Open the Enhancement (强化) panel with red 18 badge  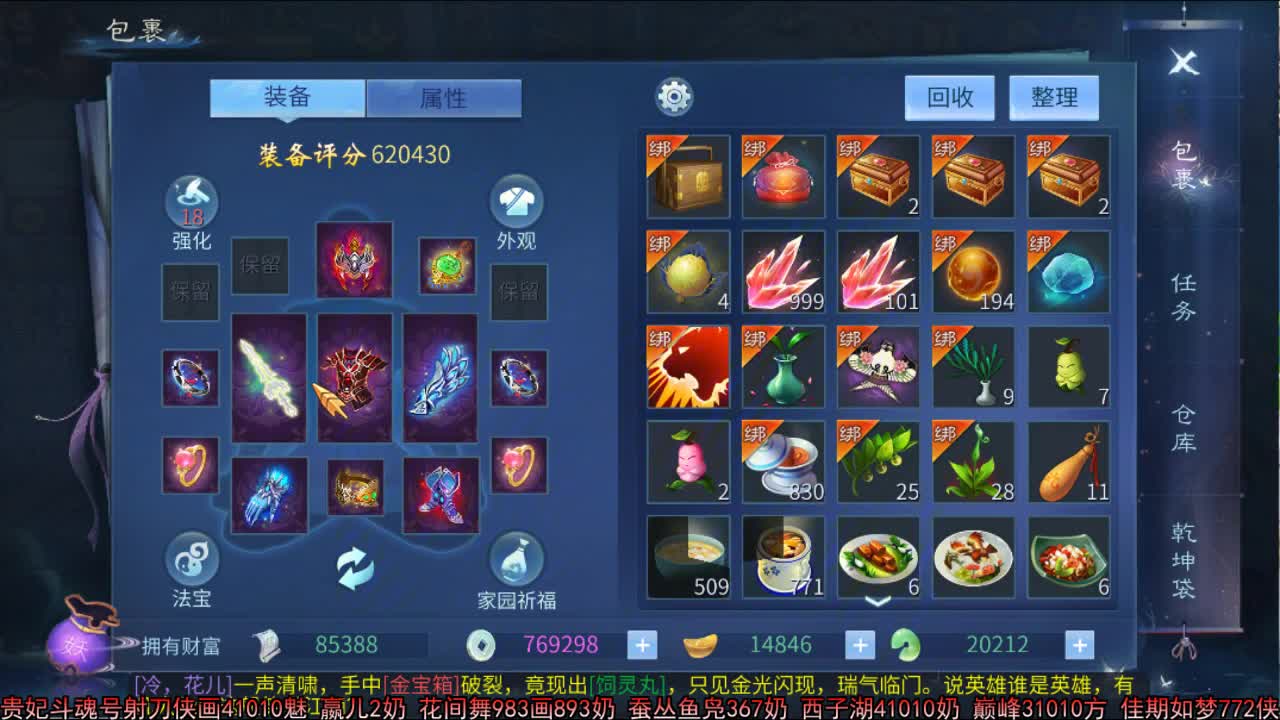[x=192, y=200]
